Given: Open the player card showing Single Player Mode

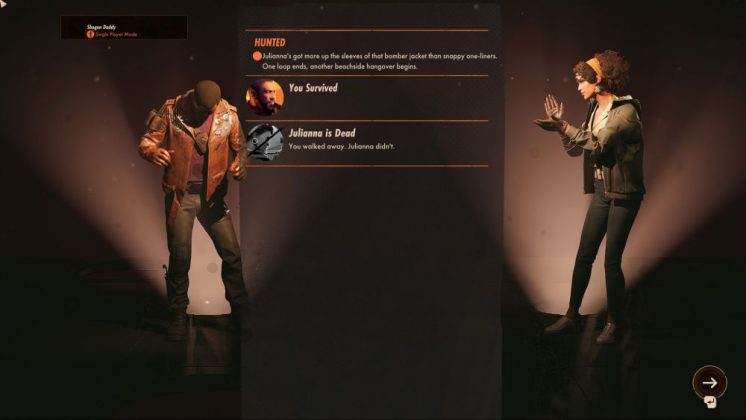Looking at the screenshot, I should click(123, 28).
